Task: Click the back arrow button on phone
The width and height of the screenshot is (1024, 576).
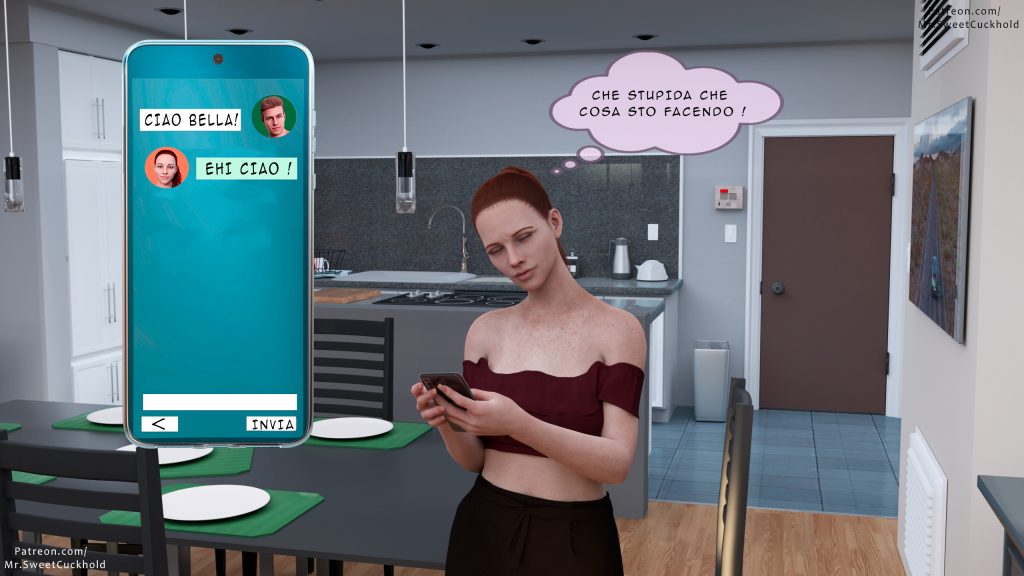Action: tap(160, 424)
